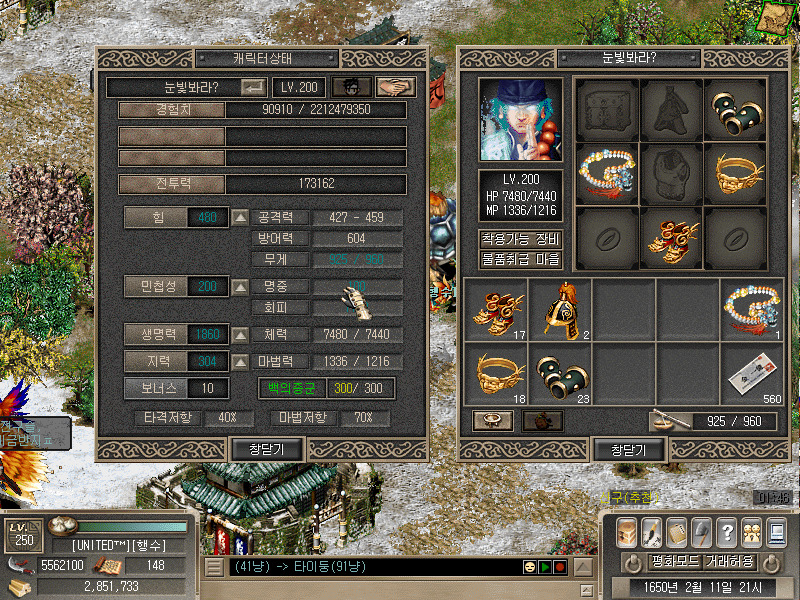Click the handshake icon beside LV.200
The image size is (800, 600).
[398, 88]
